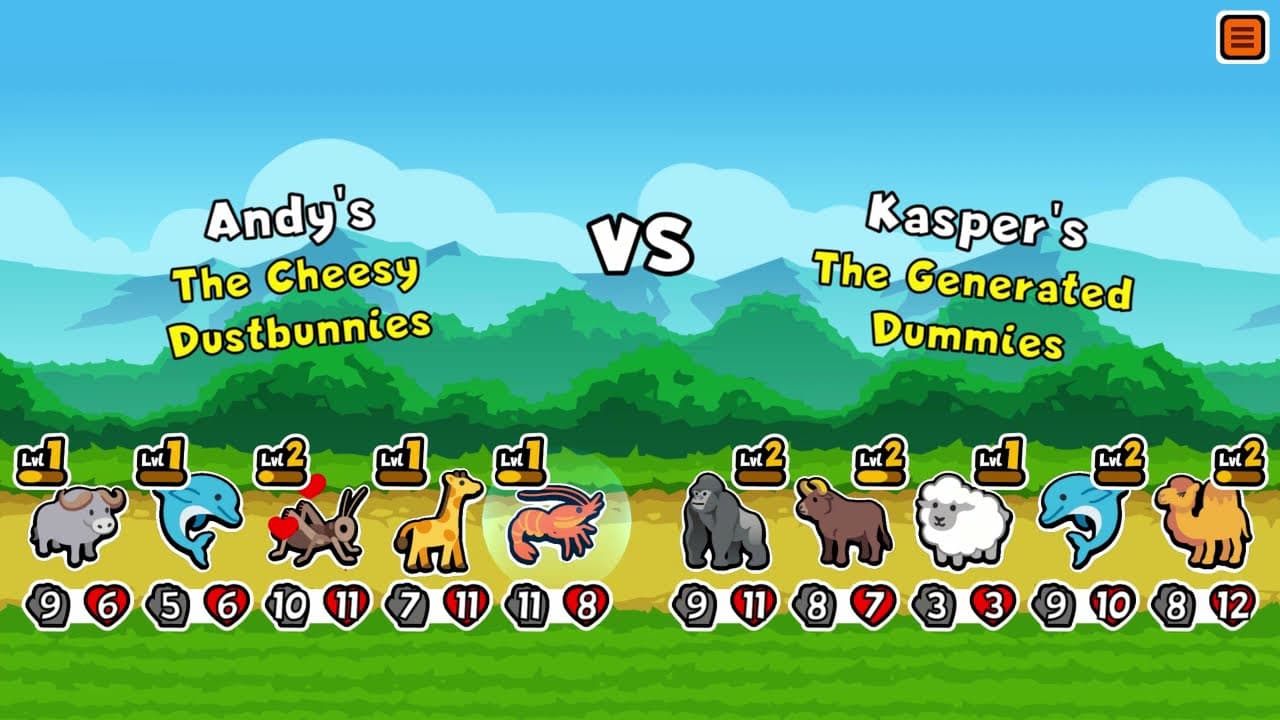Tap the buffalo's health heart showing 6
The image size is (1280, 720).
tap(107, 602)
